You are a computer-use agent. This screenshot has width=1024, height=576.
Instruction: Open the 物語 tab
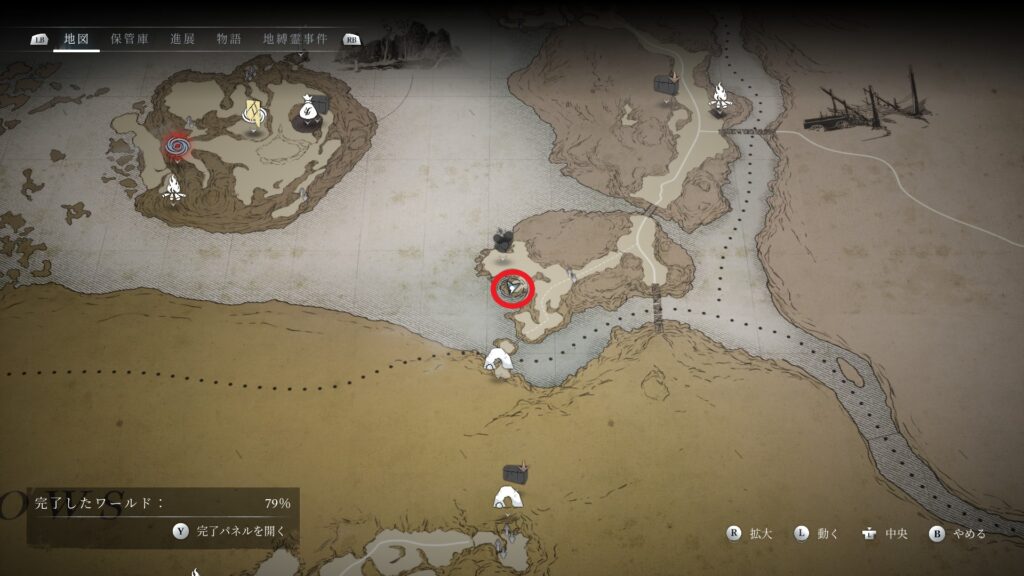coord(229,39)
